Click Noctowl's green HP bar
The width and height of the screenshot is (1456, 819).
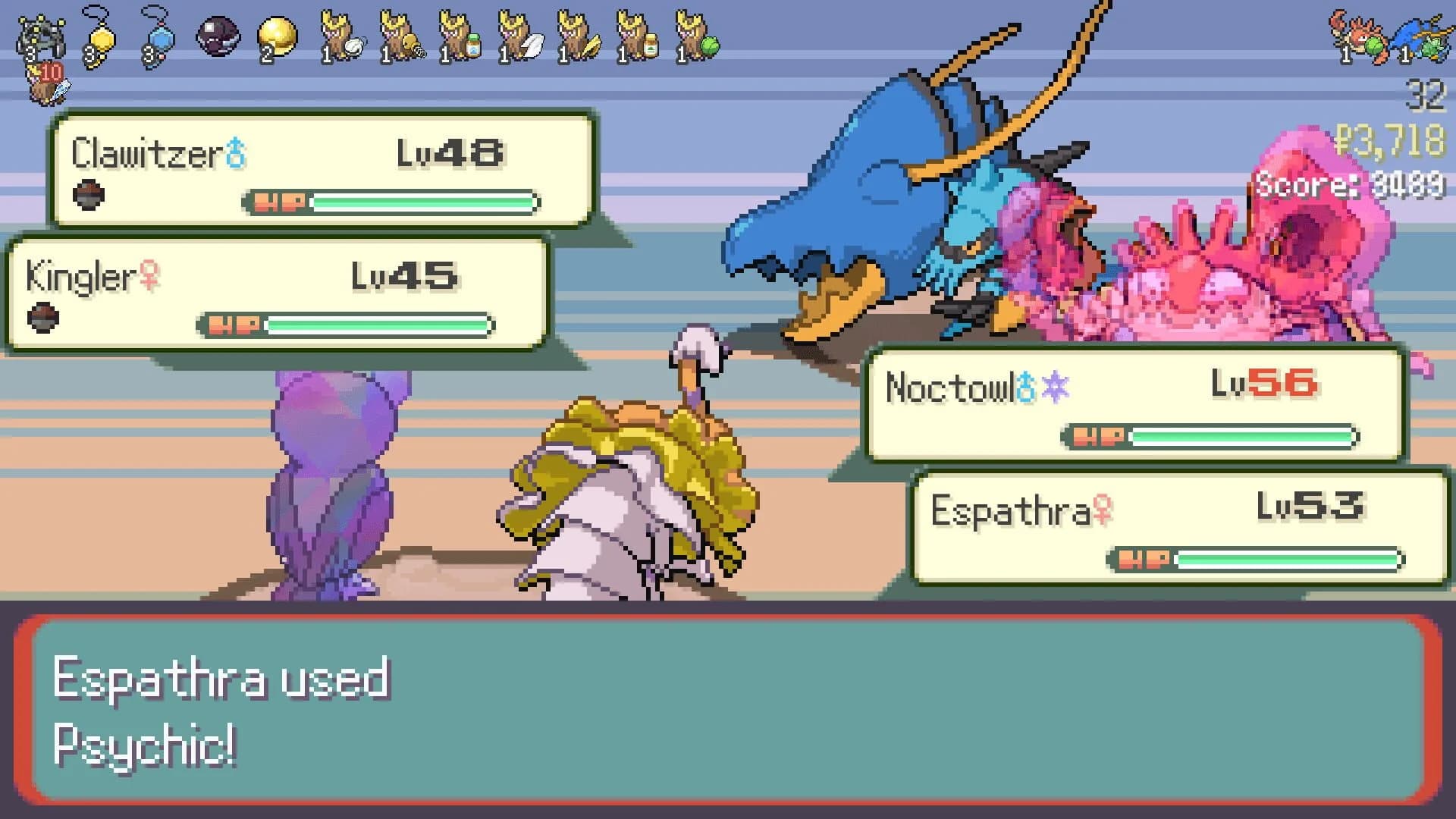click(x=1244, y=436)
